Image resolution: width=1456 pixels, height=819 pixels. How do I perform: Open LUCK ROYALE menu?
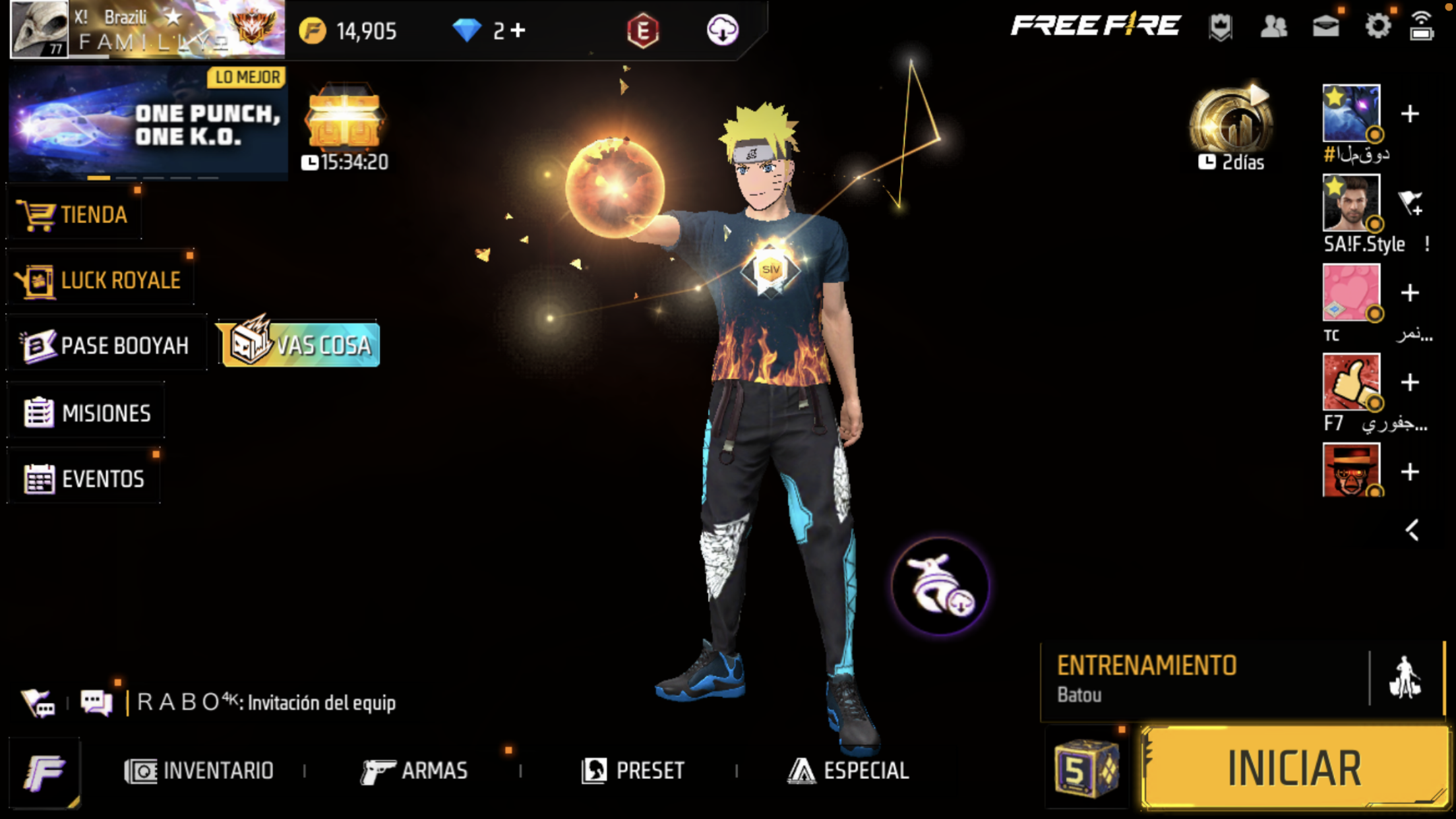99,280
